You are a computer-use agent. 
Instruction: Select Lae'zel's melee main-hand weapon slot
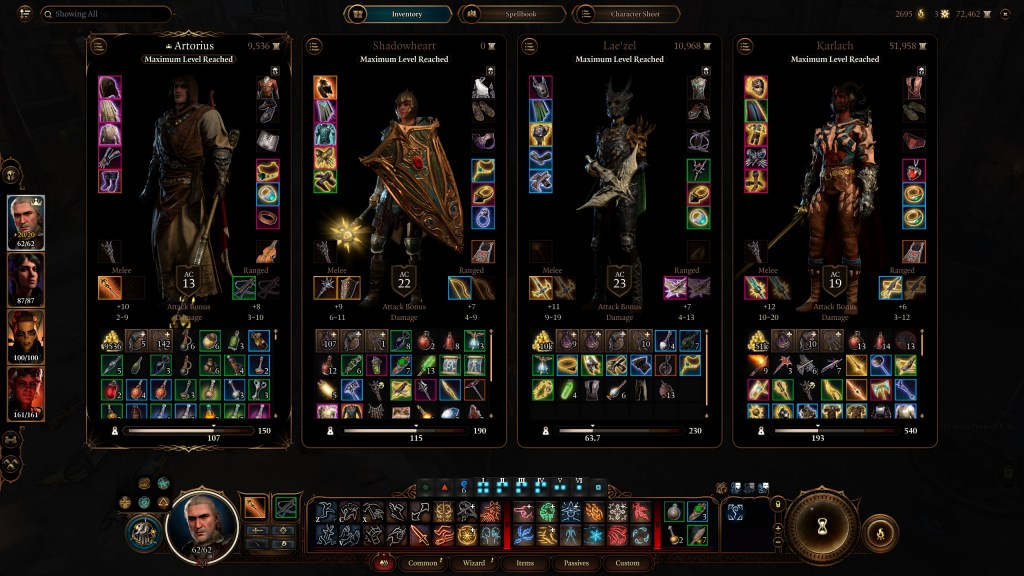point(541,289)
